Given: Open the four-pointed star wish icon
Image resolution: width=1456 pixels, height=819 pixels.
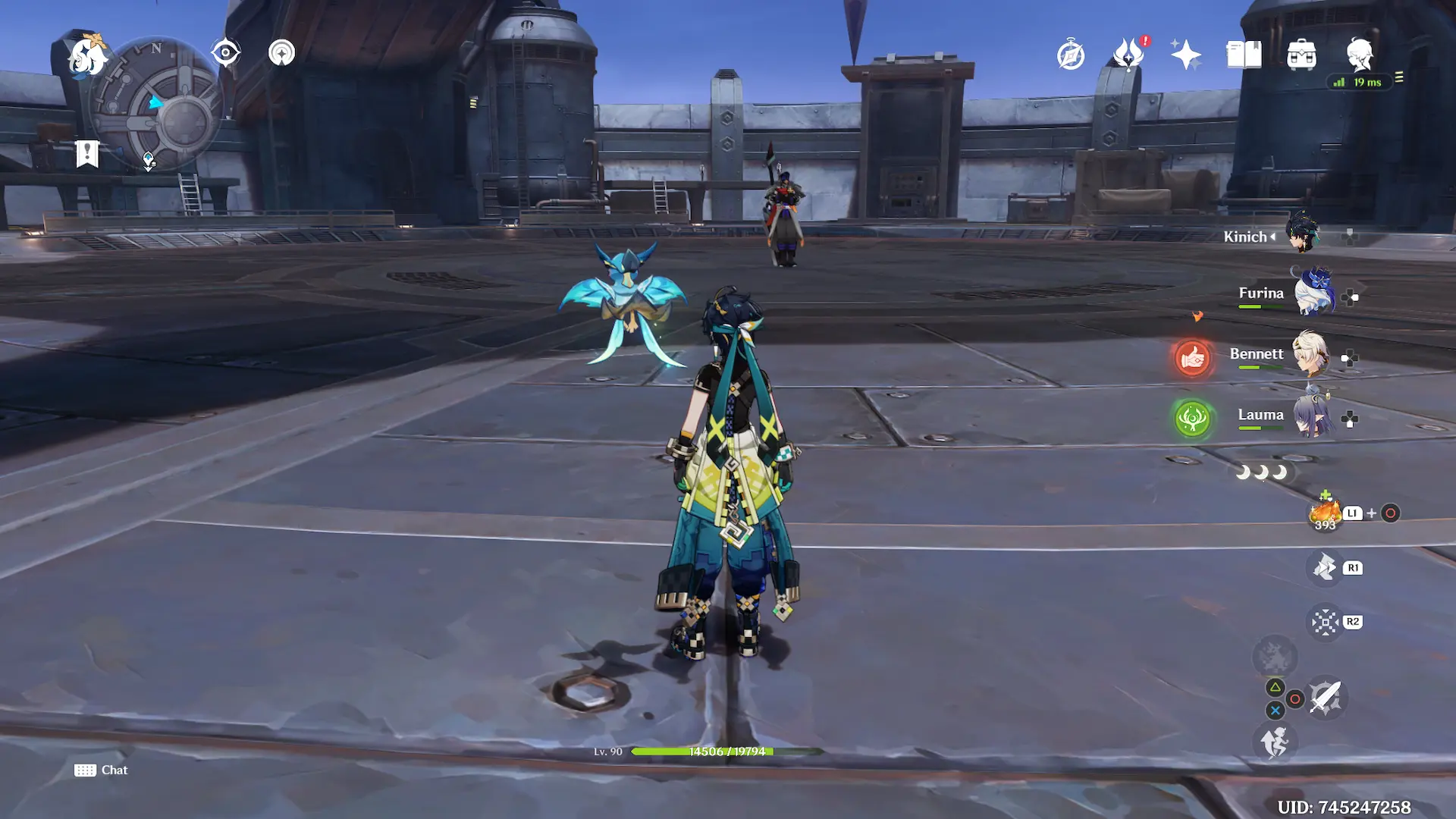Looking at the screenshot, I should 1185,55.
